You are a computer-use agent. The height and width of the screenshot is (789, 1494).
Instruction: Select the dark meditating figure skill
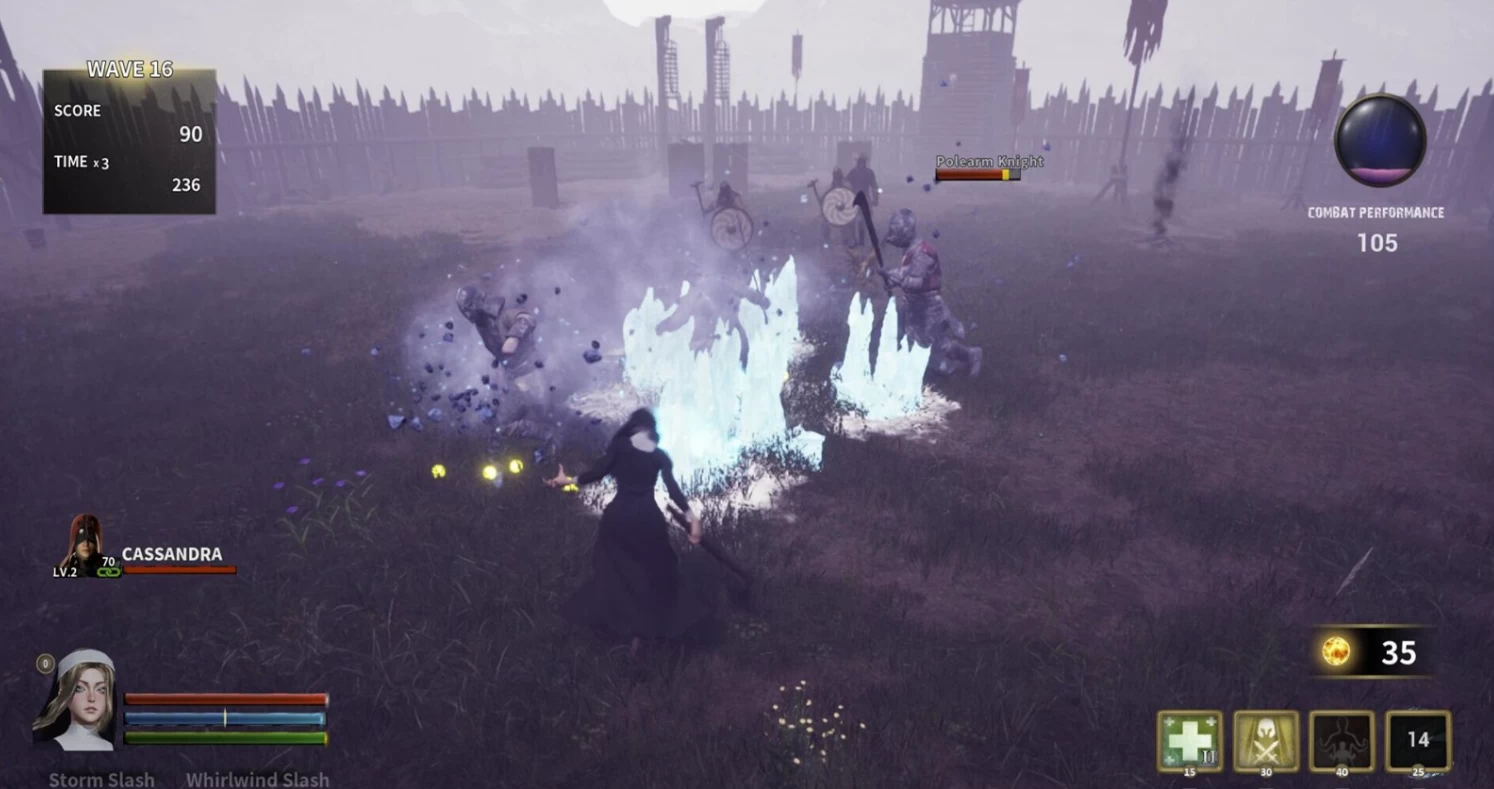(1341, 741)
